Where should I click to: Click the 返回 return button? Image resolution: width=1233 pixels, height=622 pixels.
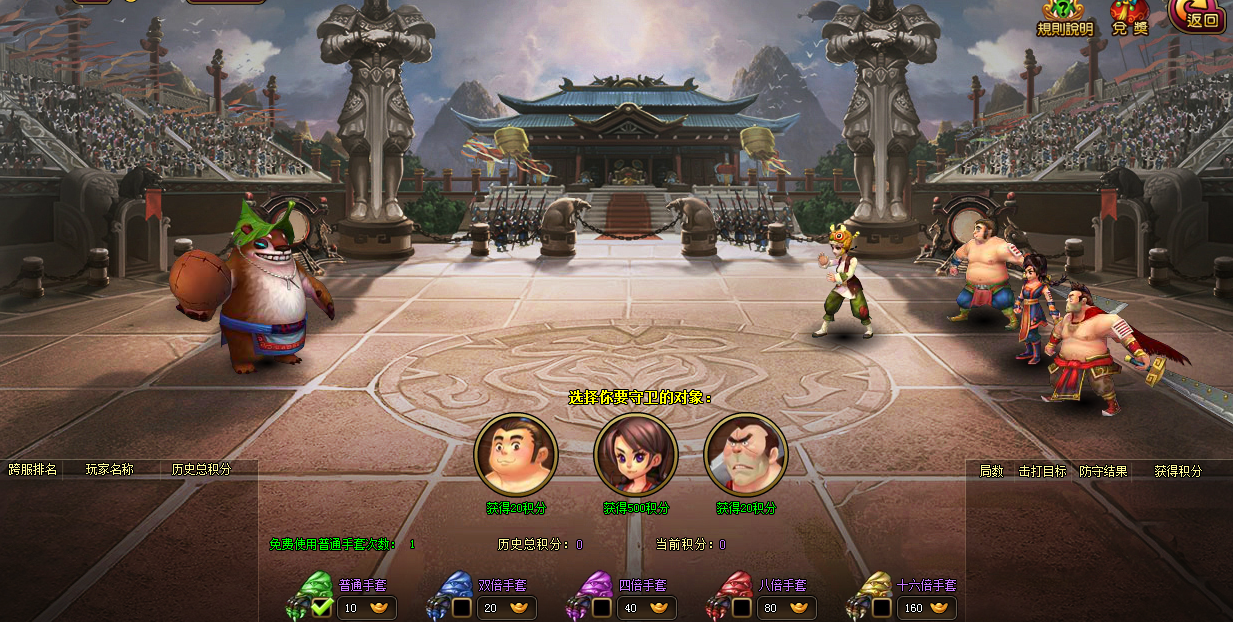point(1198,16)
